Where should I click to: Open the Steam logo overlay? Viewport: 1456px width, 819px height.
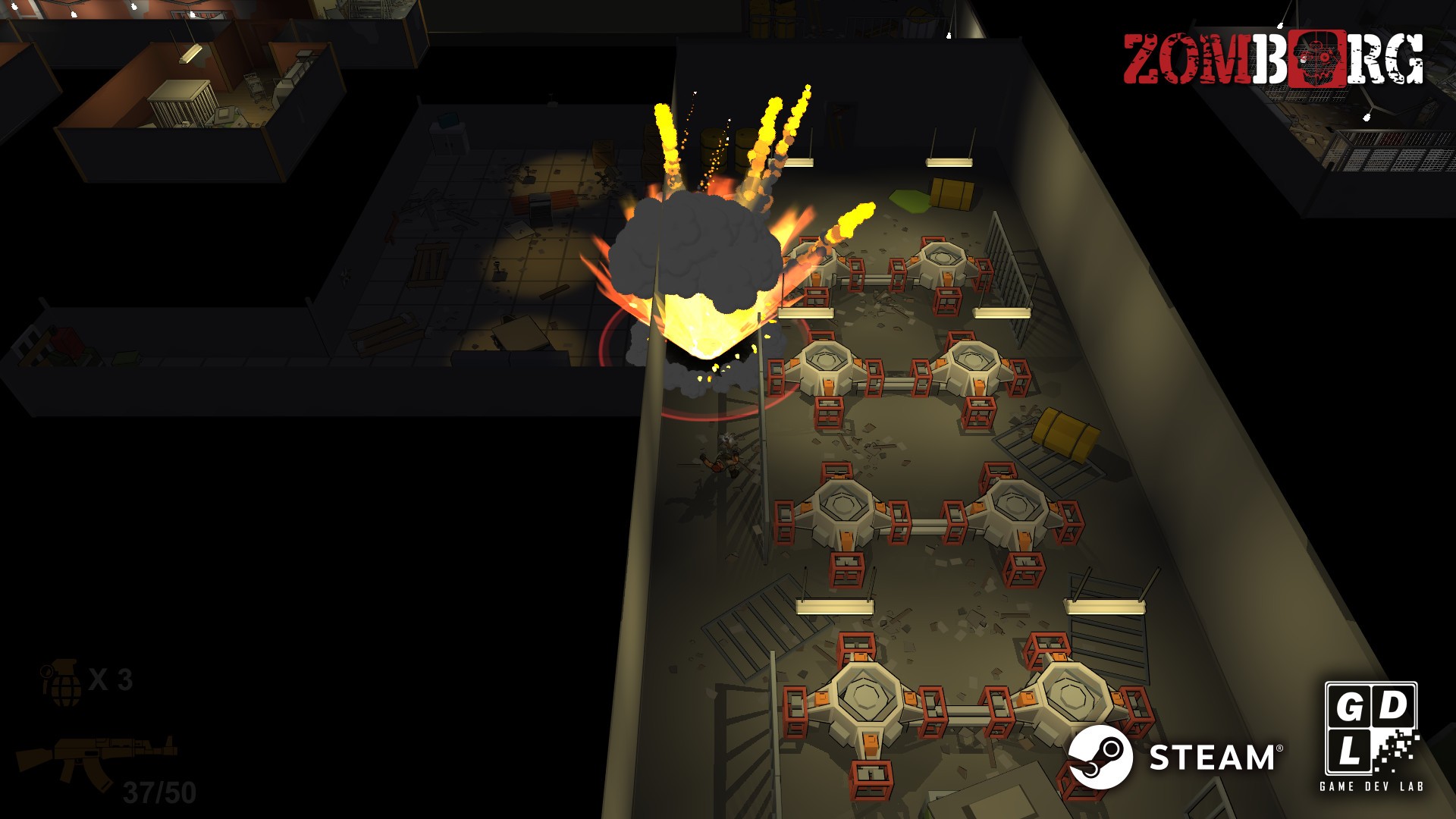(1175, 757)
